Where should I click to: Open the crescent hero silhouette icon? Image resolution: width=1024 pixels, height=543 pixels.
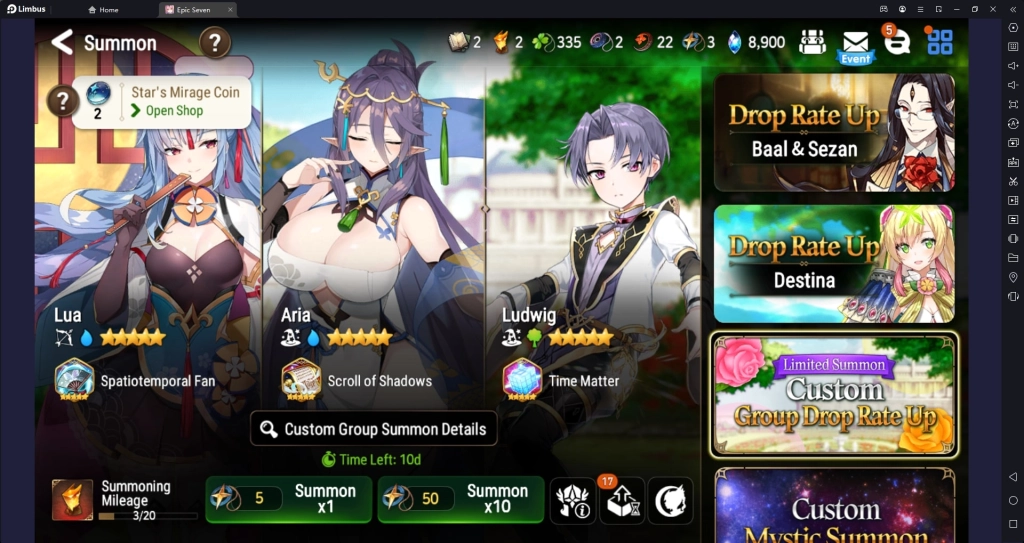click(x=670, y=500)
